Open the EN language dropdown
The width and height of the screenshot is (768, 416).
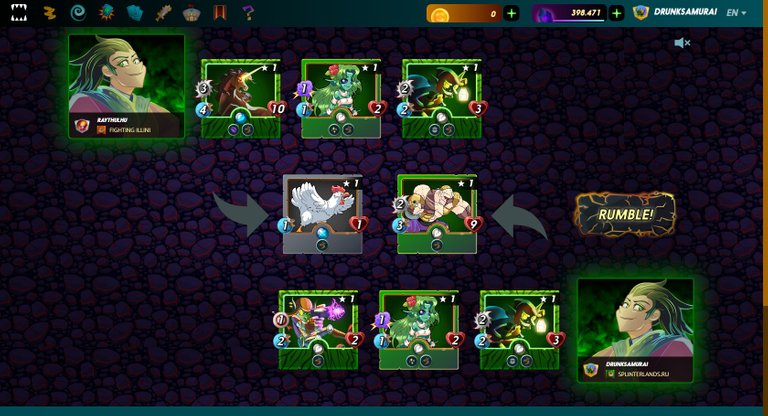[736, 13]
